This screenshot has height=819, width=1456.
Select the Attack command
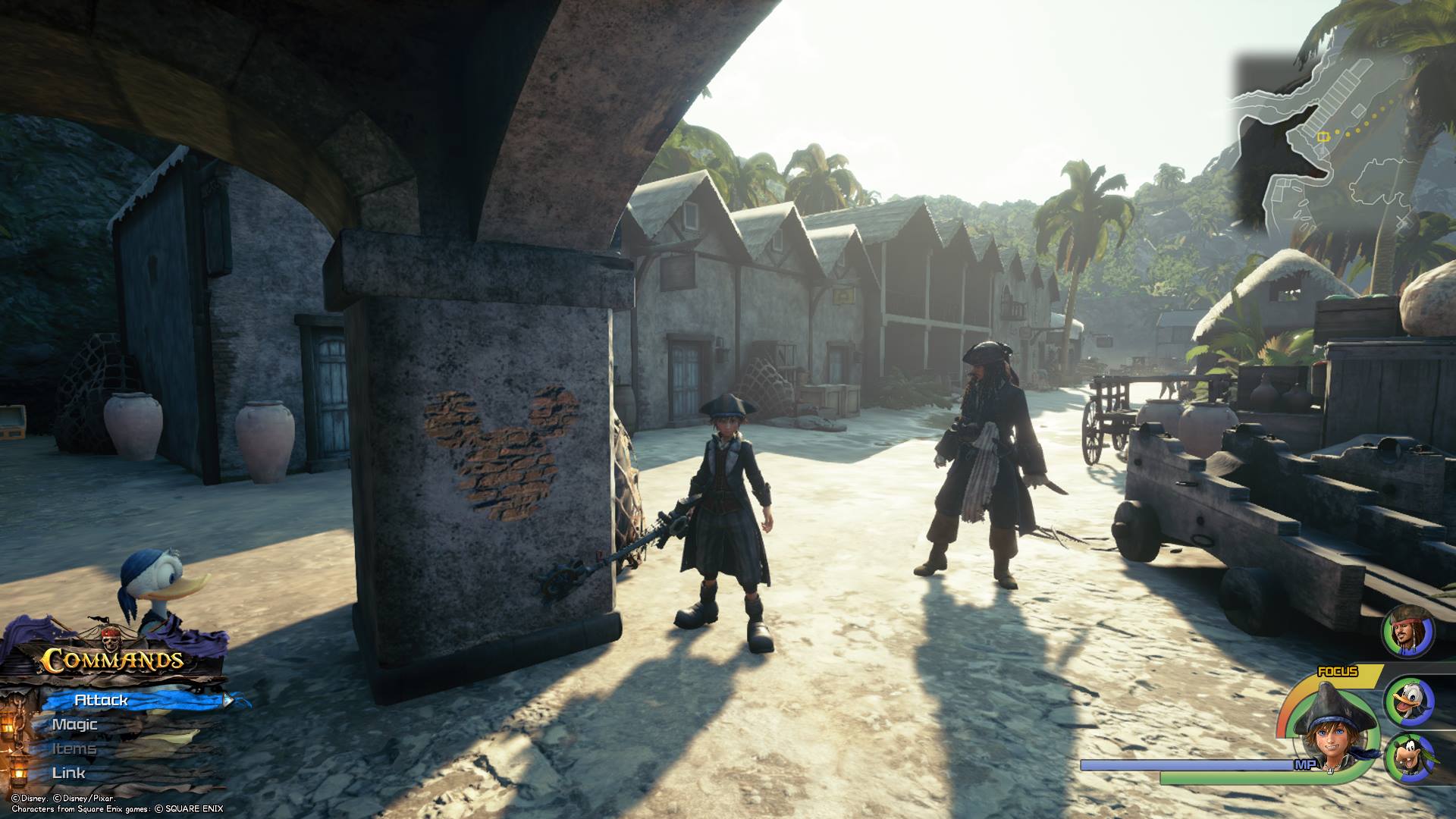click(102, 700)
